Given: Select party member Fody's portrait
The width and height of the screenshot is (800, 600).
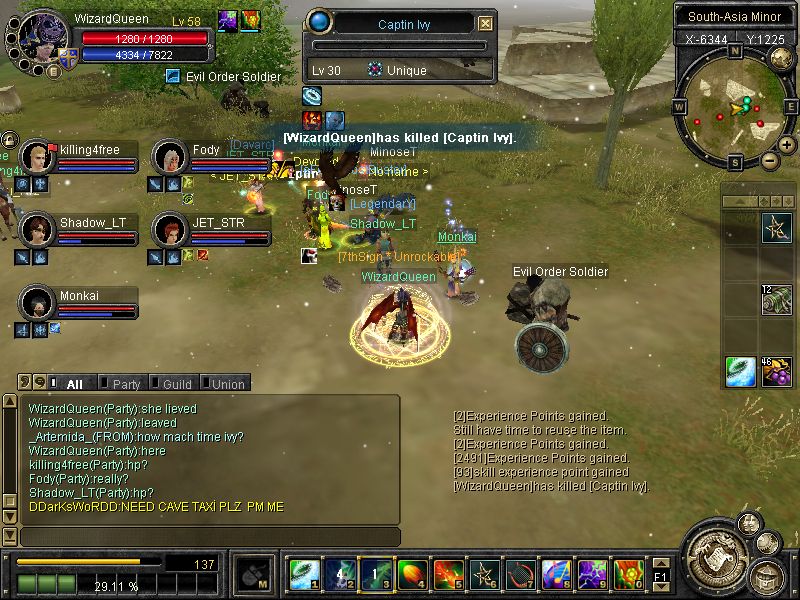Looking at the screenshot, I should coord(170,156).
